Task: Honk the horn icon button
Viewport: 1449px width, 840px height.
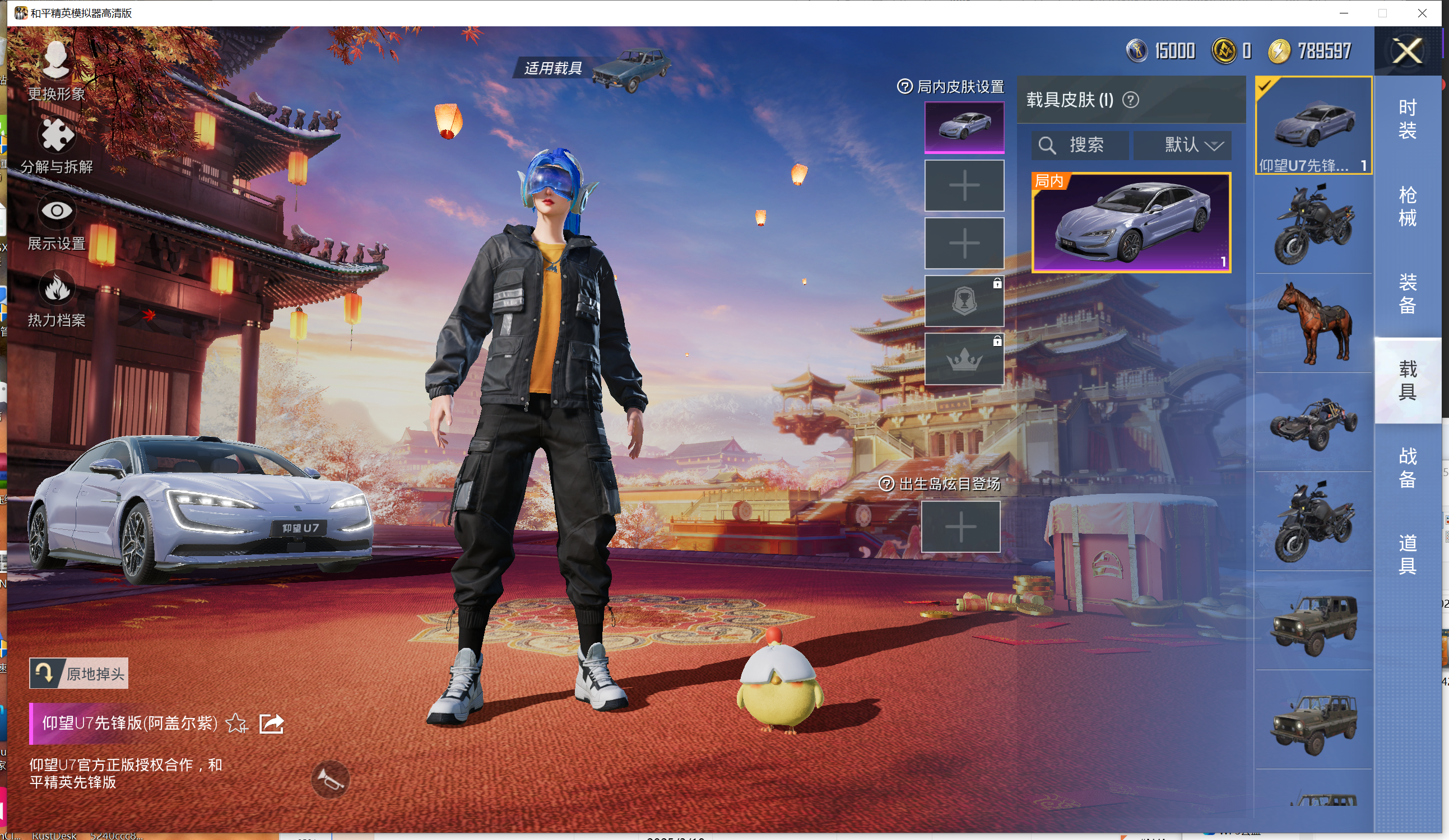Action: click(330, 779)
